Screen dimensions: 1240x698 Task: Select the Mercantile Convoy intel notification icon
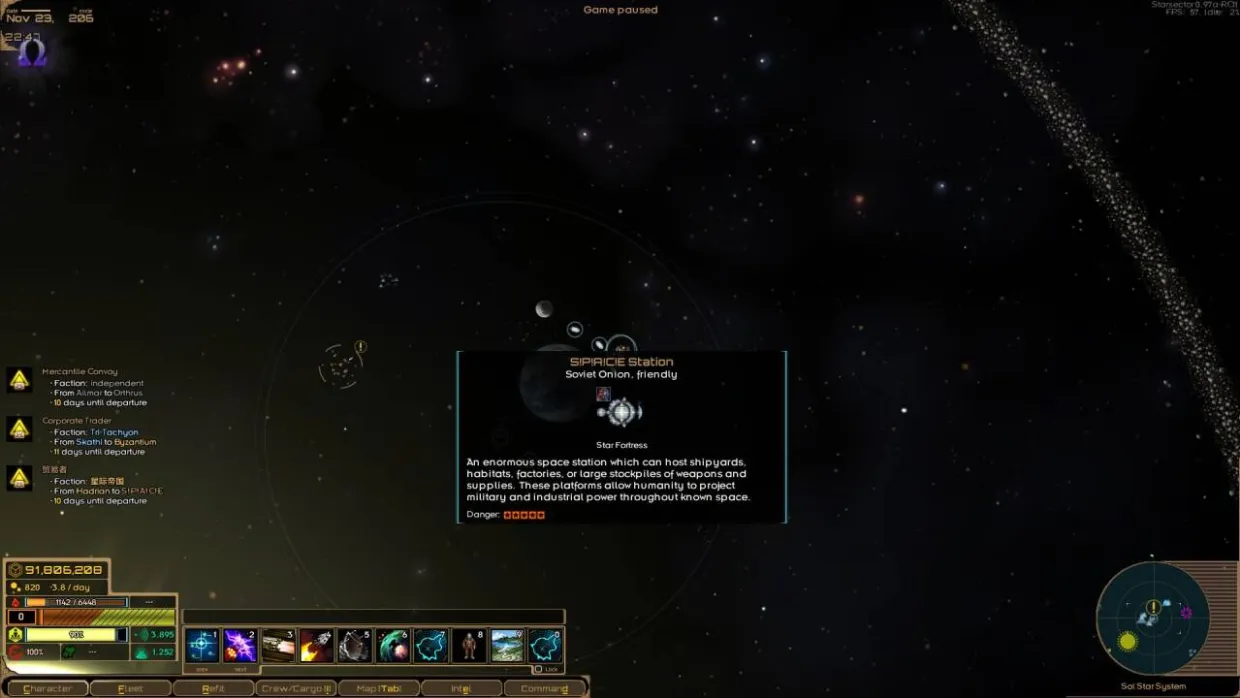pyautogui.click(x=19, y=380)
